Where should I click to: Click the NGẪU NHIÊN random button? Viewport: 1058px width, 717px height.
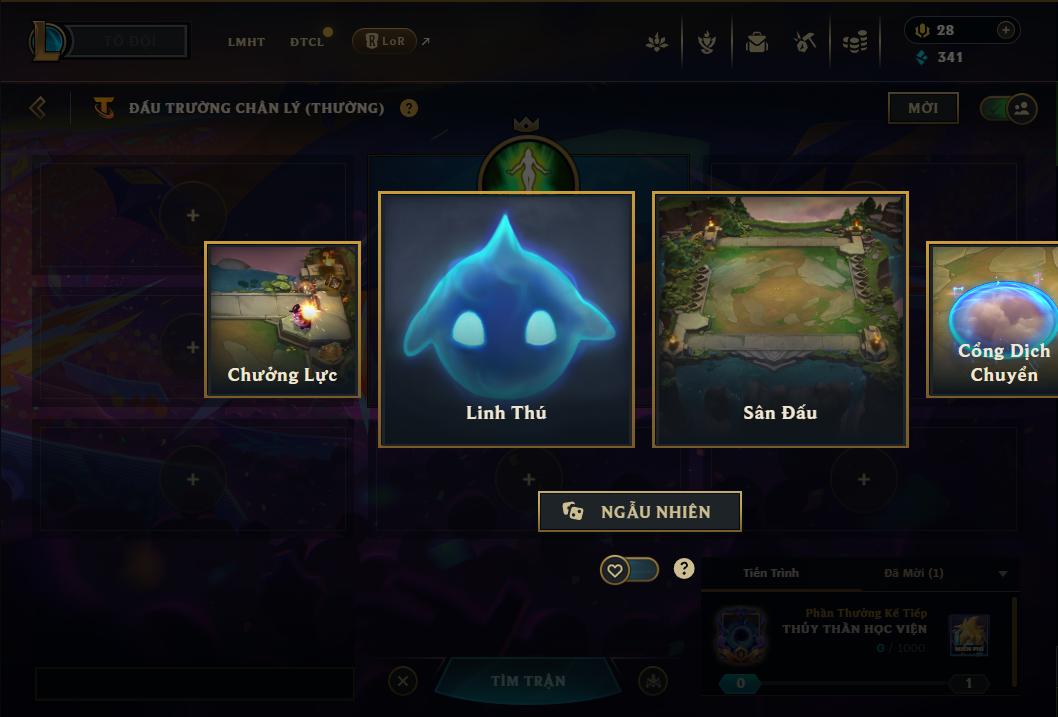click(640, 511)
